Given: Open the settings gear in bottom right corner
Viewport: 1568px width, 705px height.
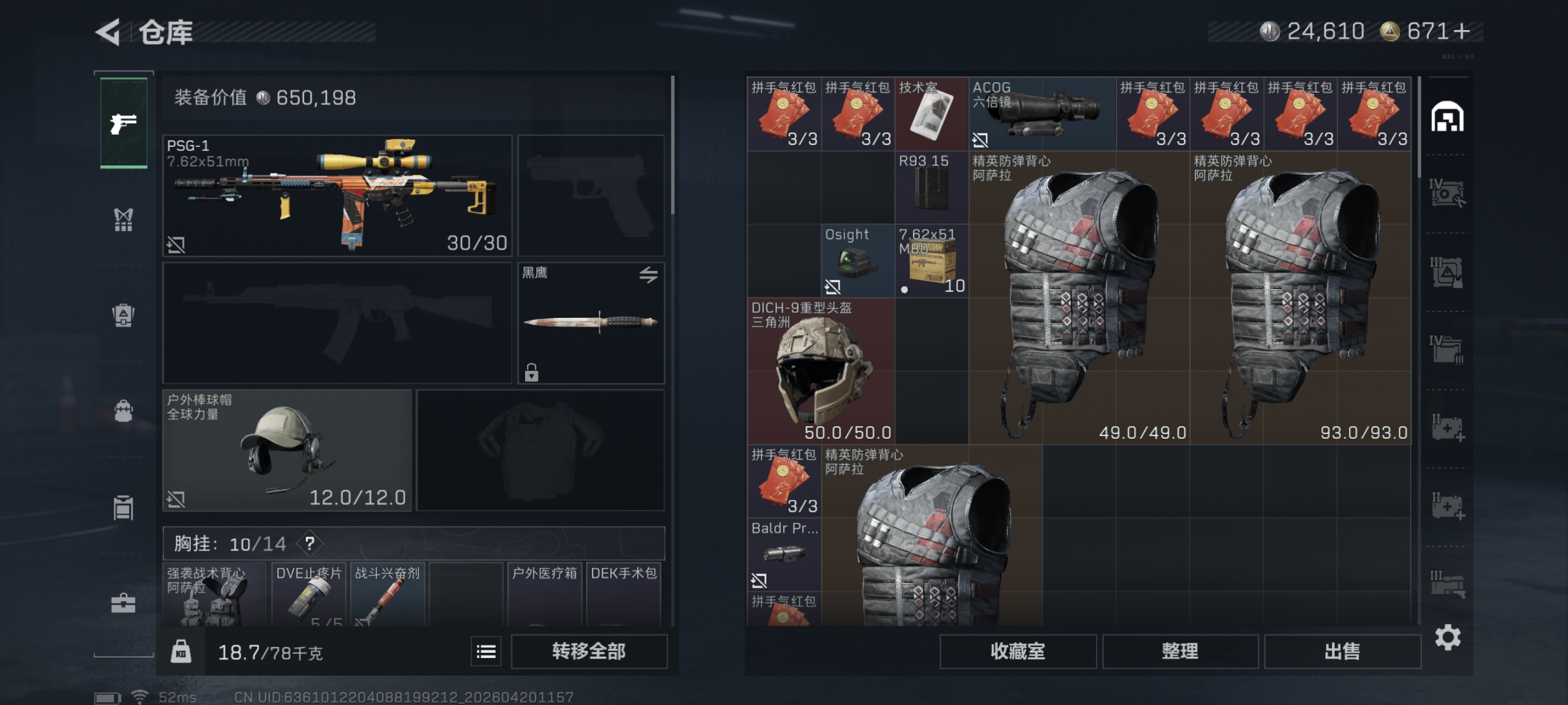Looking at the screenshot, I should [1448, 637].
